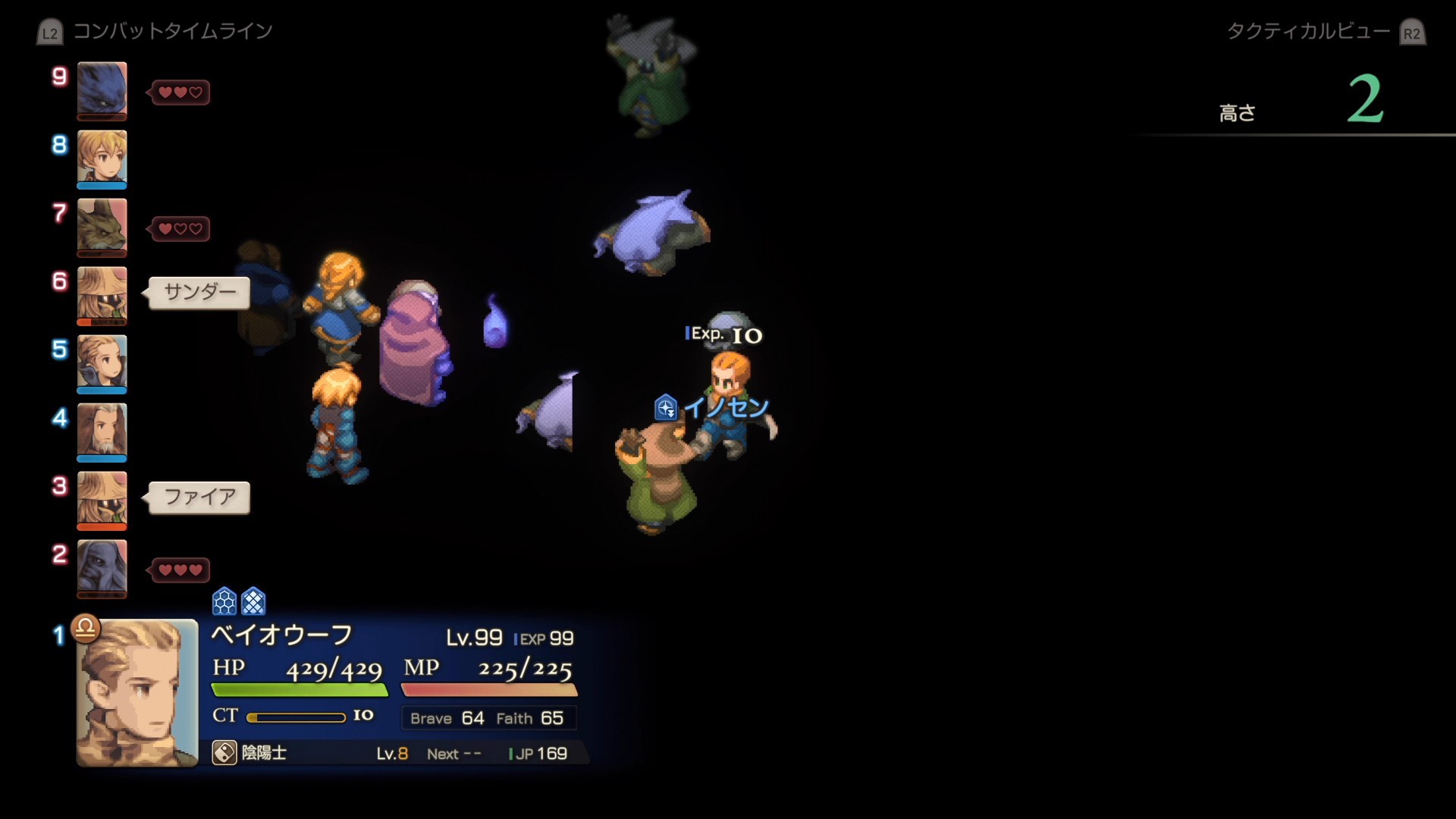
Task: Click the ファイア spell label
Action: click(x=199, y=497)
